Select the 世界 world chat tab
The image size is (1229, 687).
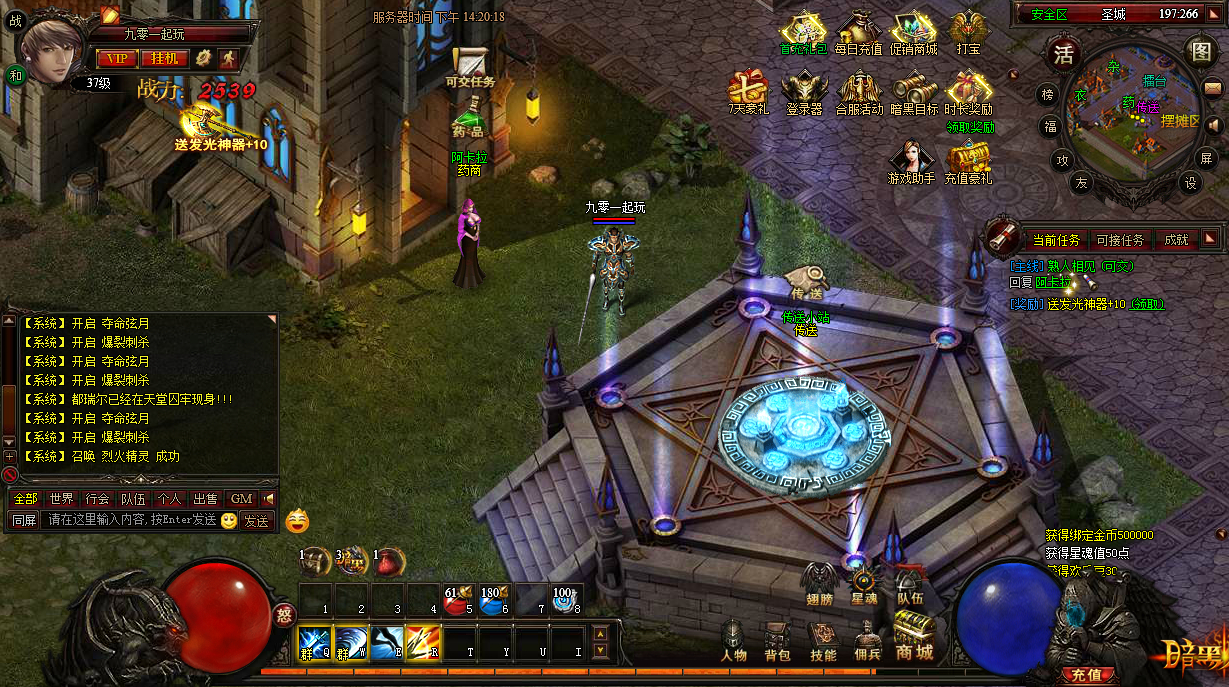[61, 498]
